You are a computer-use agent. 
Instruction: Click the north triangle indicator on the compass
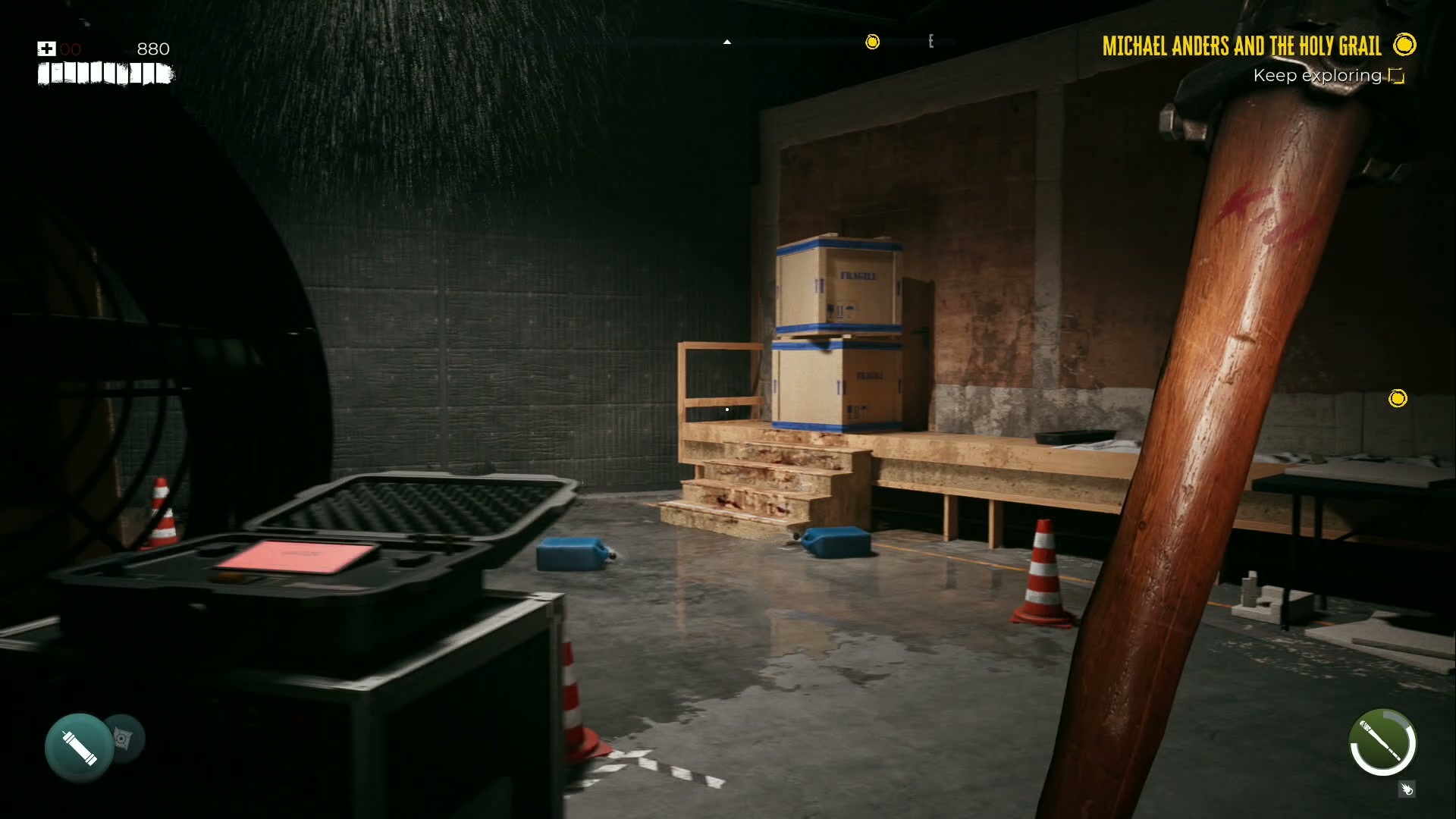click(x=728, y=43)
